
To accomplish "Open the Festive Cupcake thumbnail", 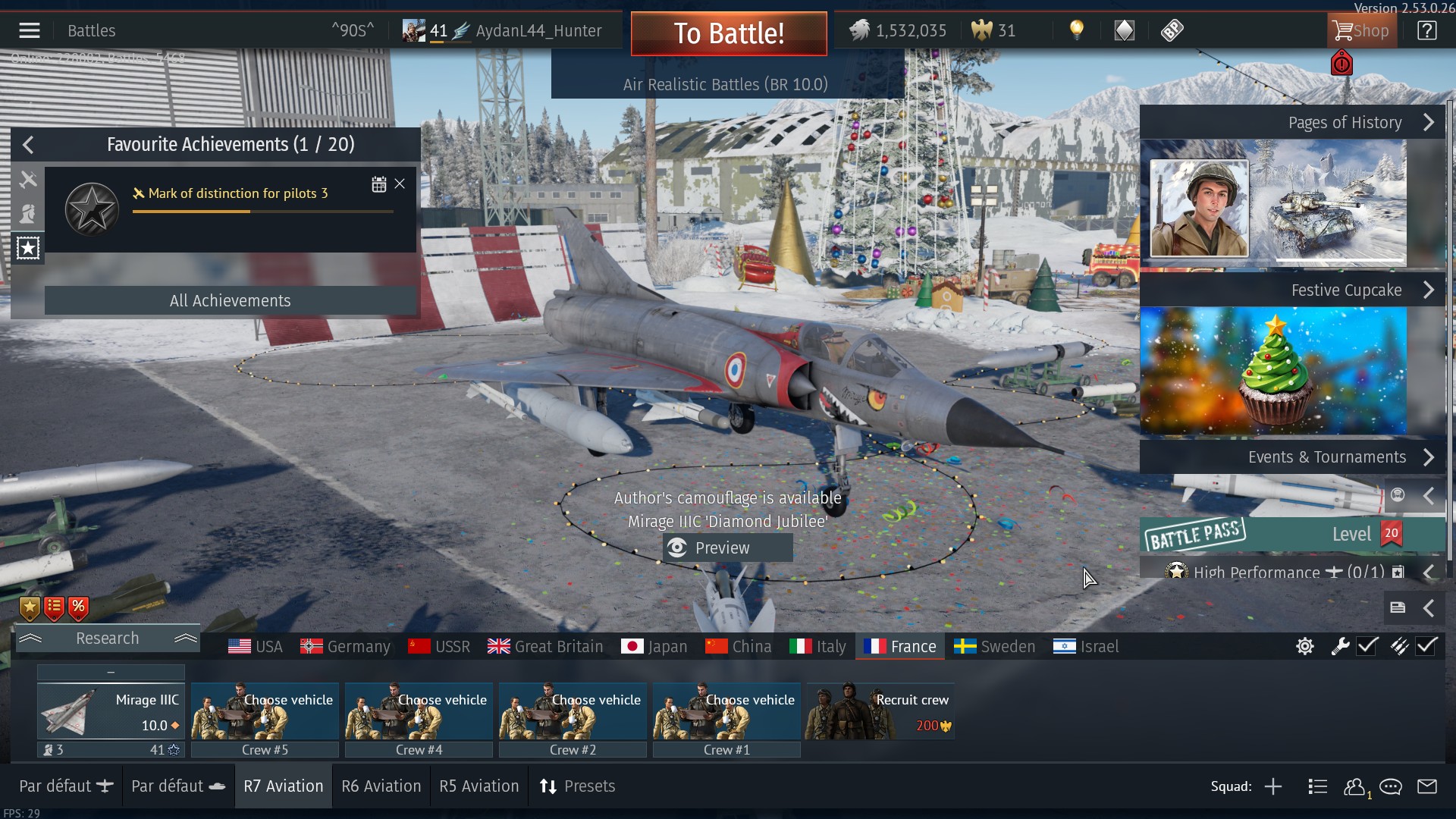I will (1273, 370).
